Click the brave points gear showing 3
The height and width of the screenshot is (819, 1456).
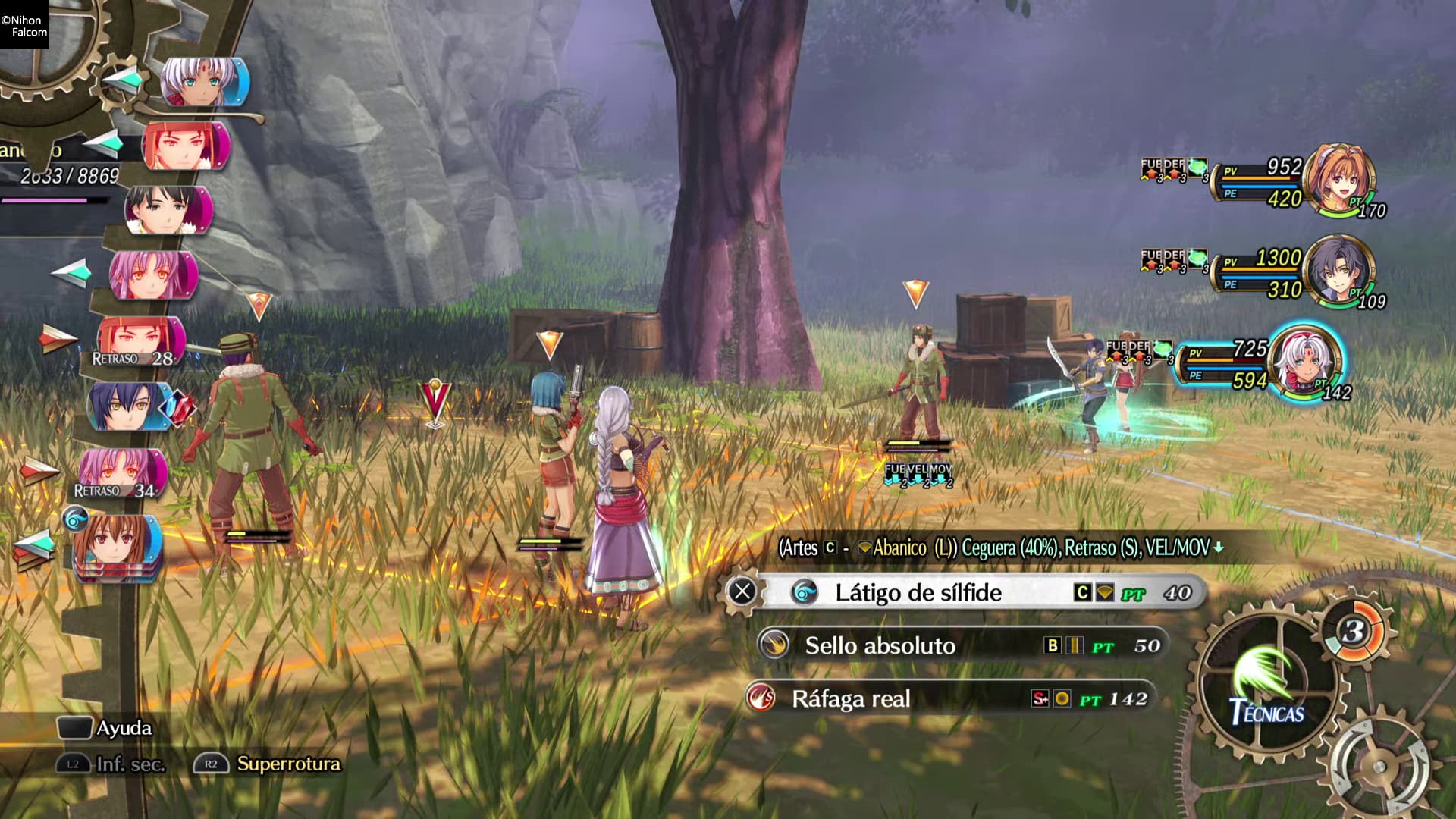tap(1354, 631)
